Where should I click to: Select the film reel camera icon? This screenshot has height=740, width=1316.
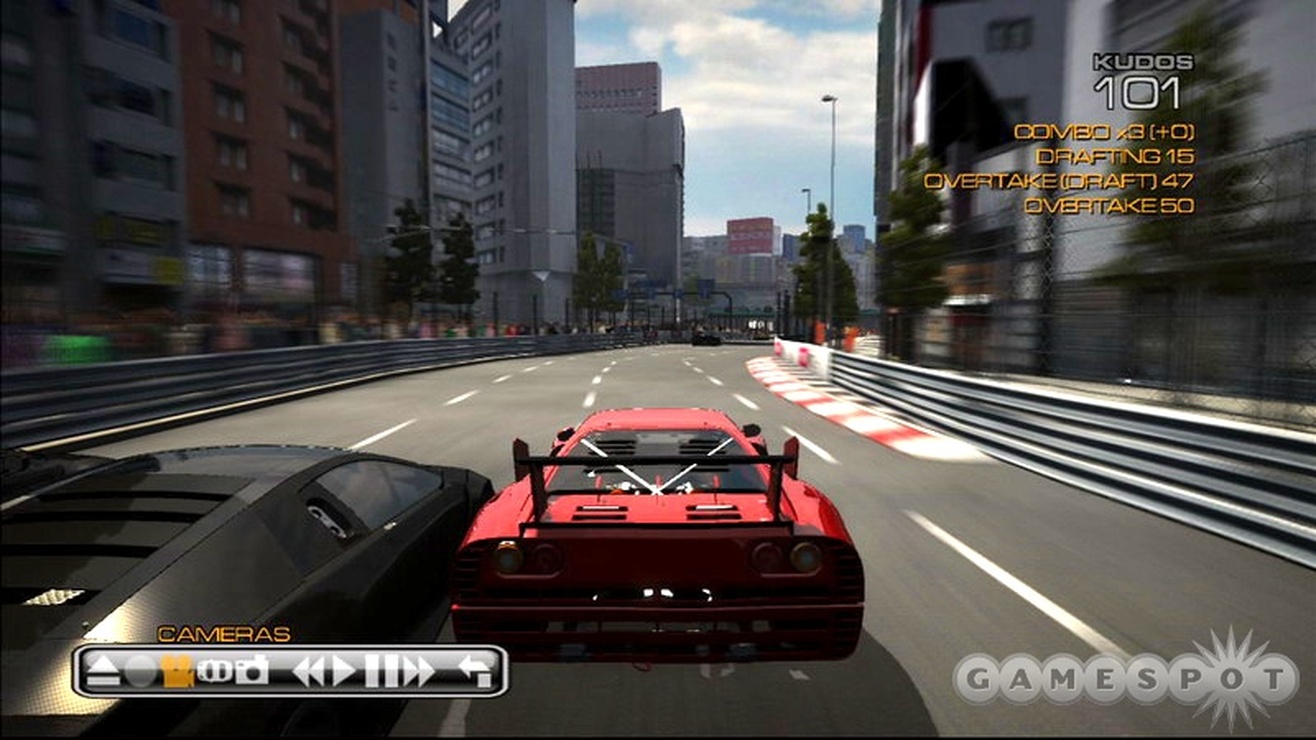215,670
